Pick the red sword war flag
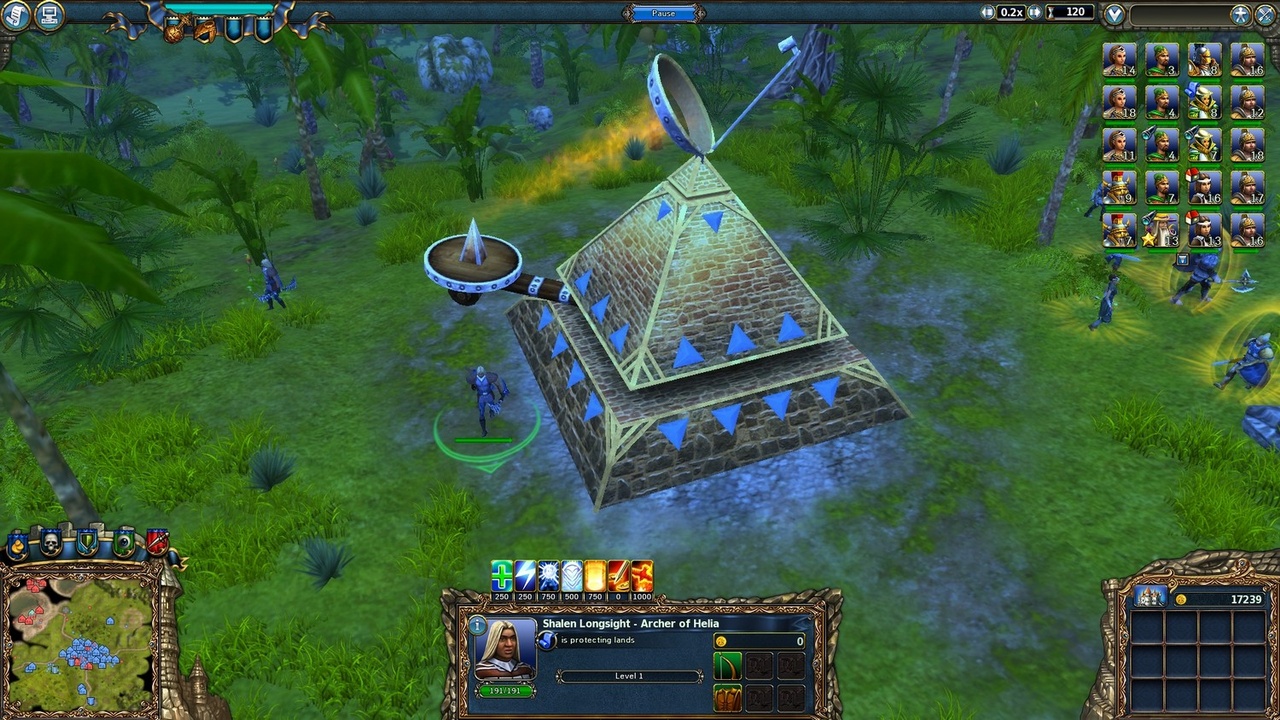The height and width of the screenshot is (720, 1280). click(156, 544)
